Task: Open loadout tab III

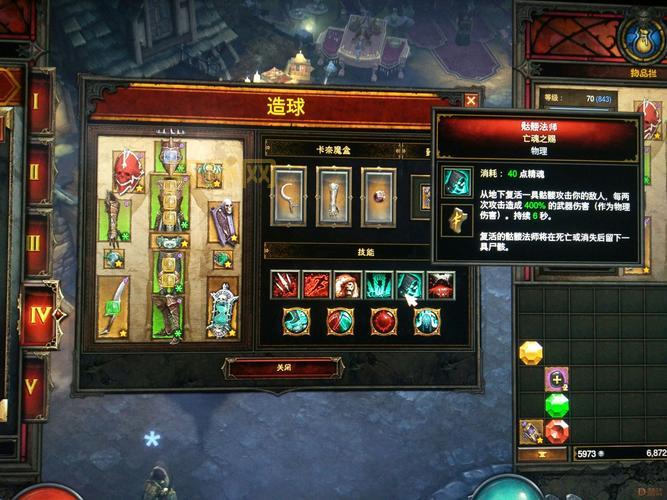Action: [x=37, y=243]
